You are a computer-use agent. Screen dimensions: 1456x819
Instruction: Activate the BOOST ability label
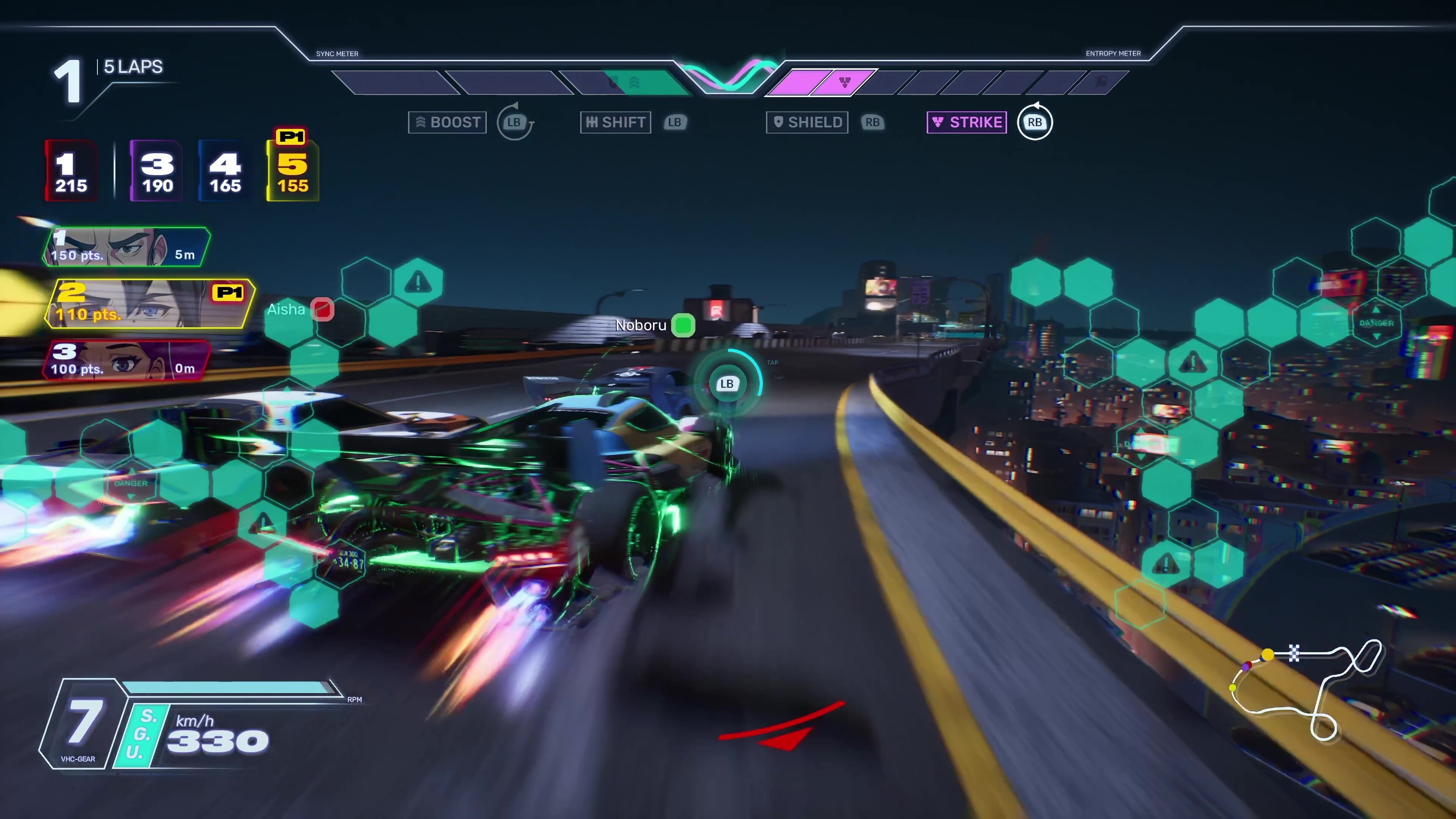(447, 122)
